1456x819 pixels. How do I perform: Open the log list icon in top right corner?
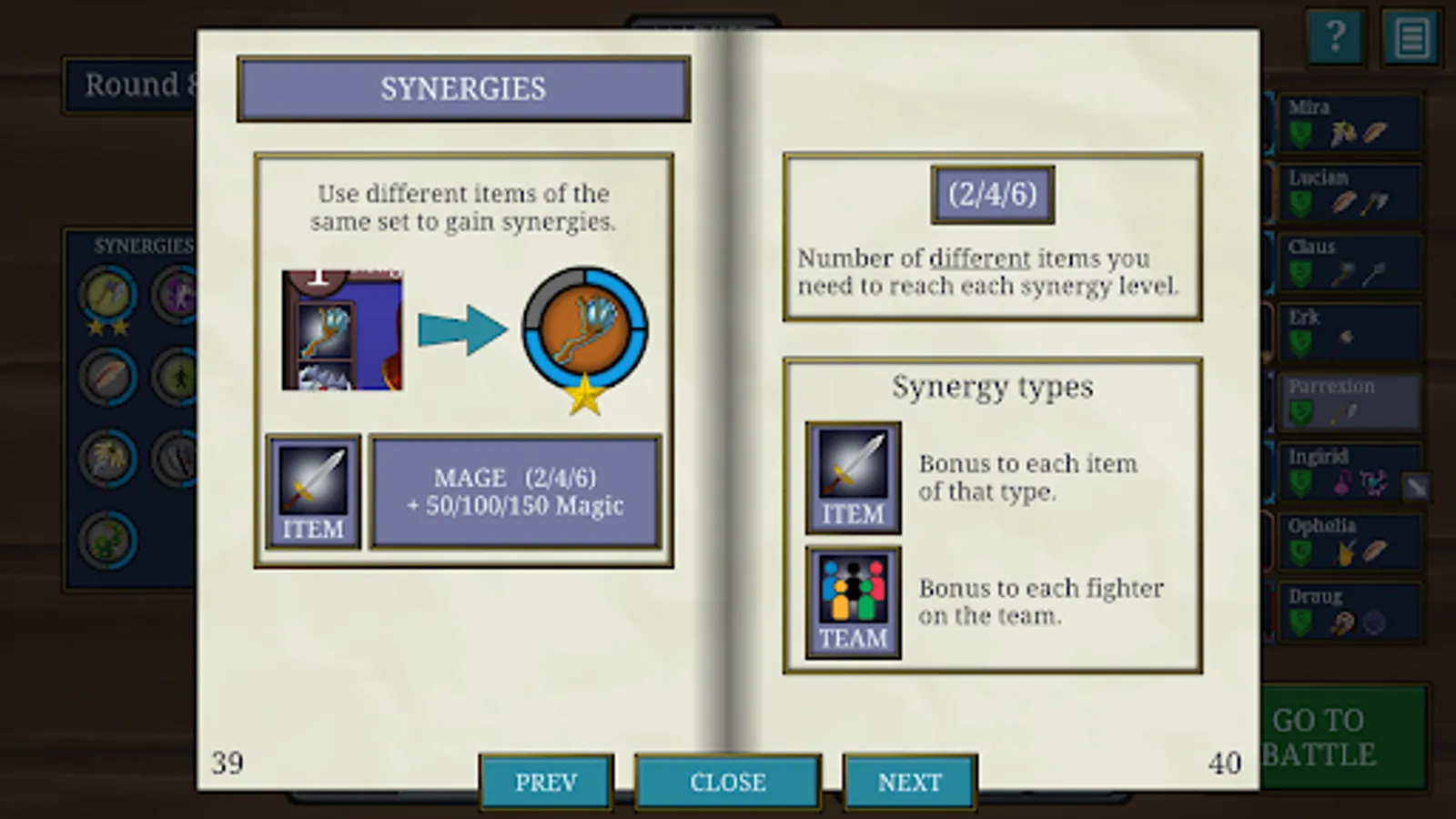pos(1411,38)
